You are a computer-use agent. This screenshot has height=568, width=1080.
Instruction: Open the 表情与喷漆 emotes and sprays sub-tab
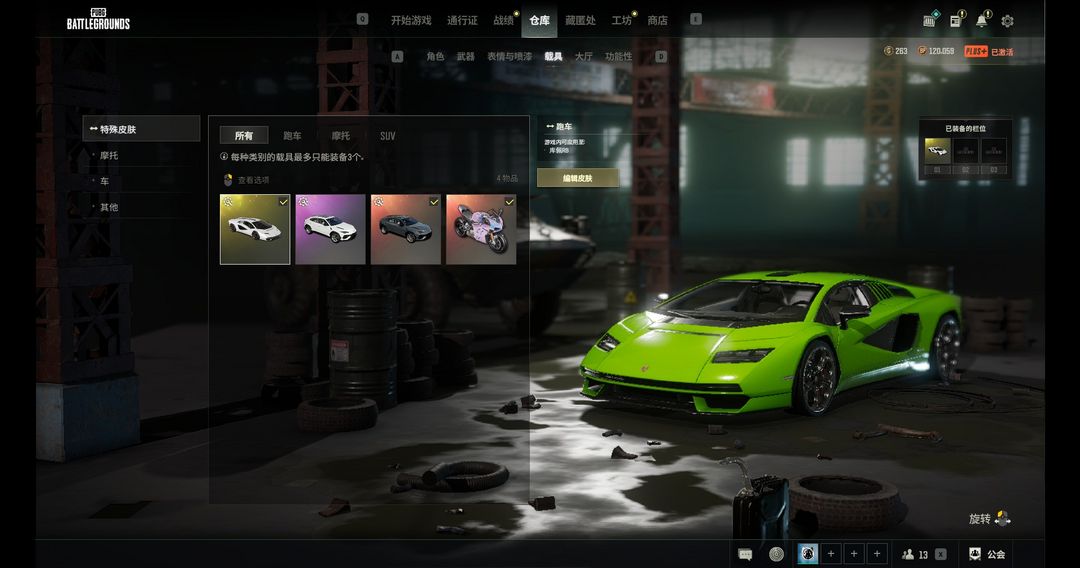pyautogui.click(x=509, y=57)
